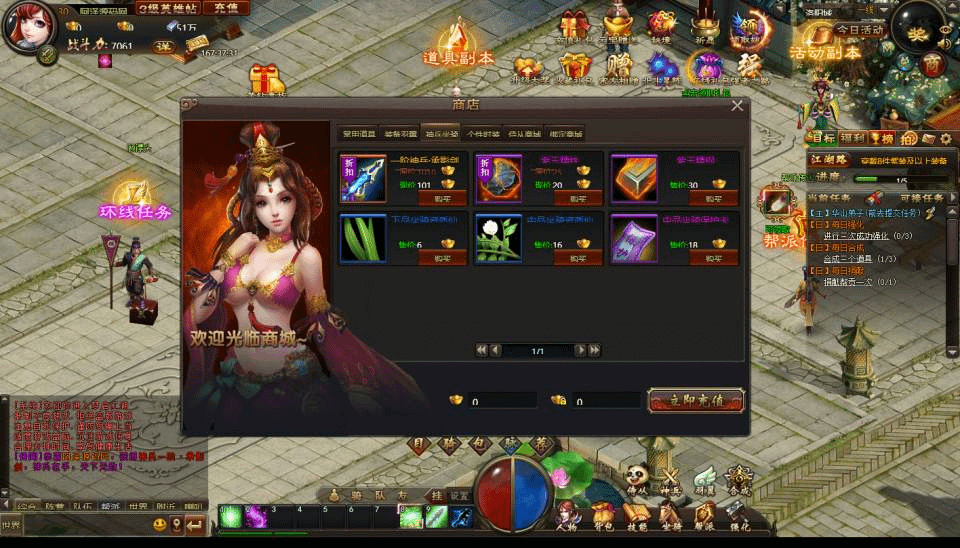Open the 个性时装 fashion tab
This screenshot has width=960, height=548.
pos(482,134)
